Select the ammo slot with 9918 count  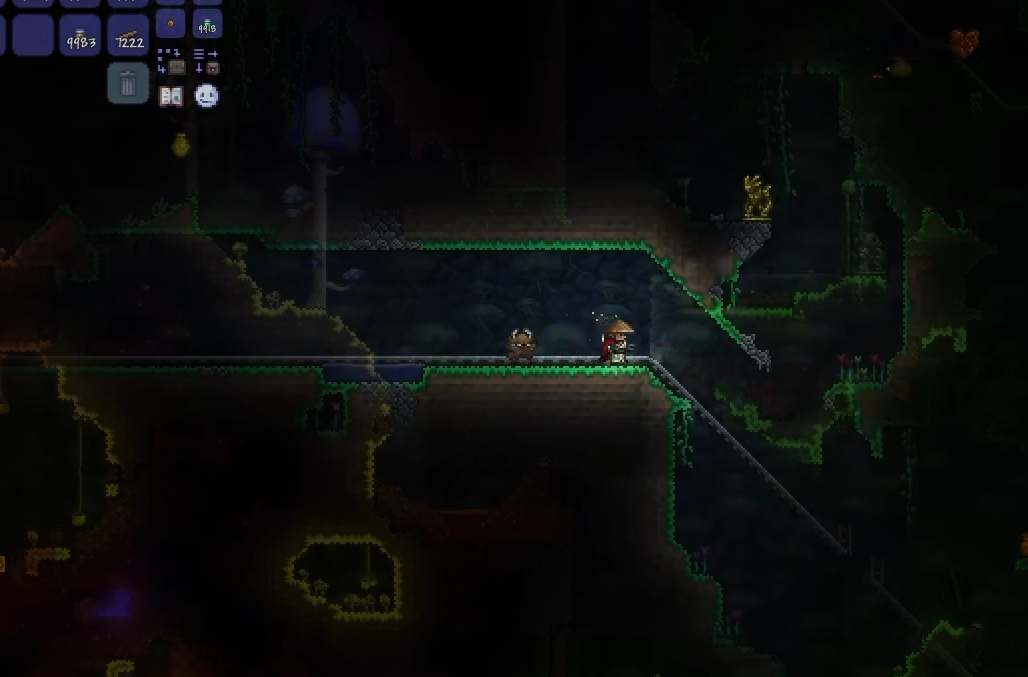[x=207, y=24]
